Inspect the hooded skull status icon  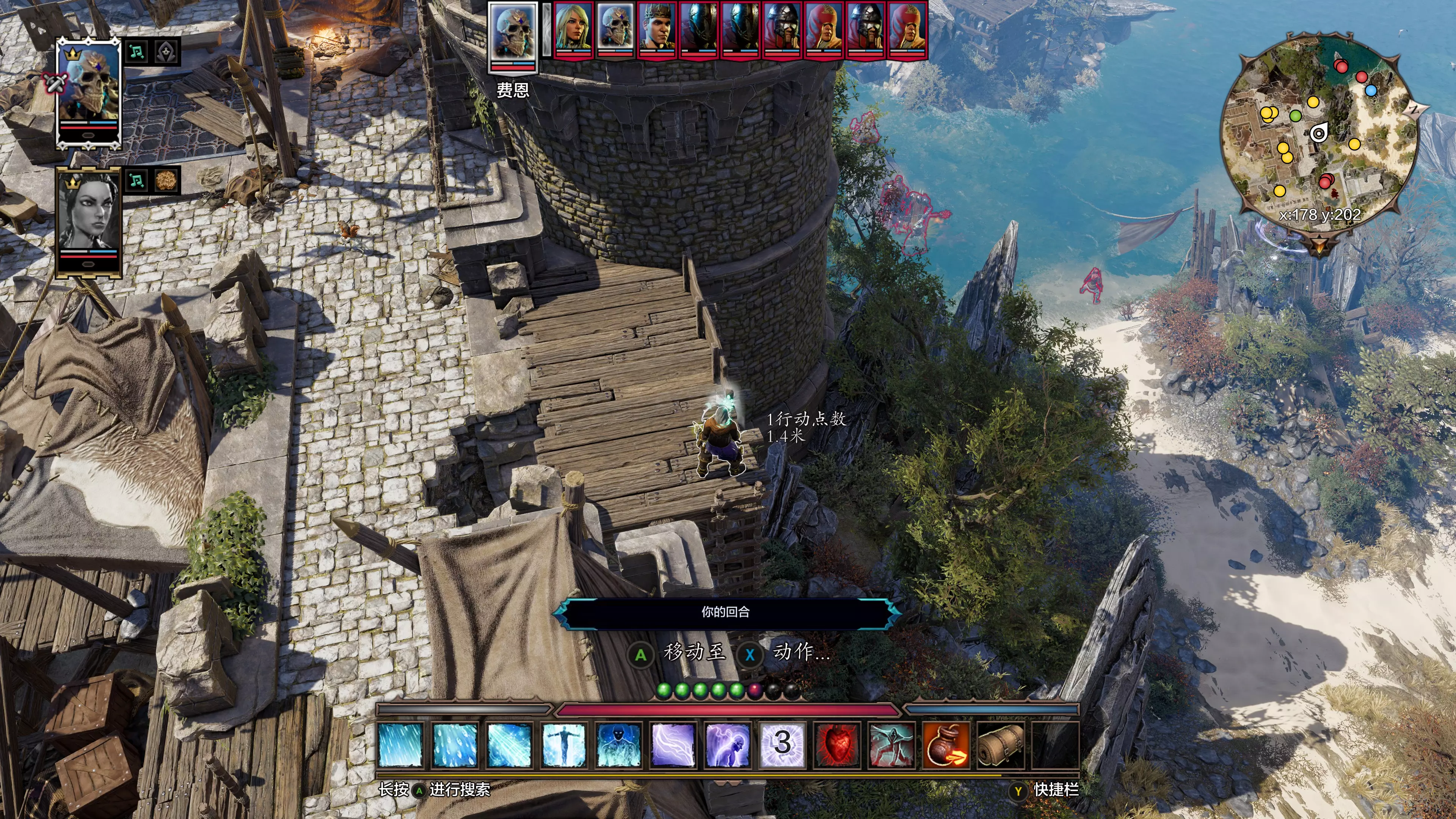pyautogui.click(x=167, y=52)
